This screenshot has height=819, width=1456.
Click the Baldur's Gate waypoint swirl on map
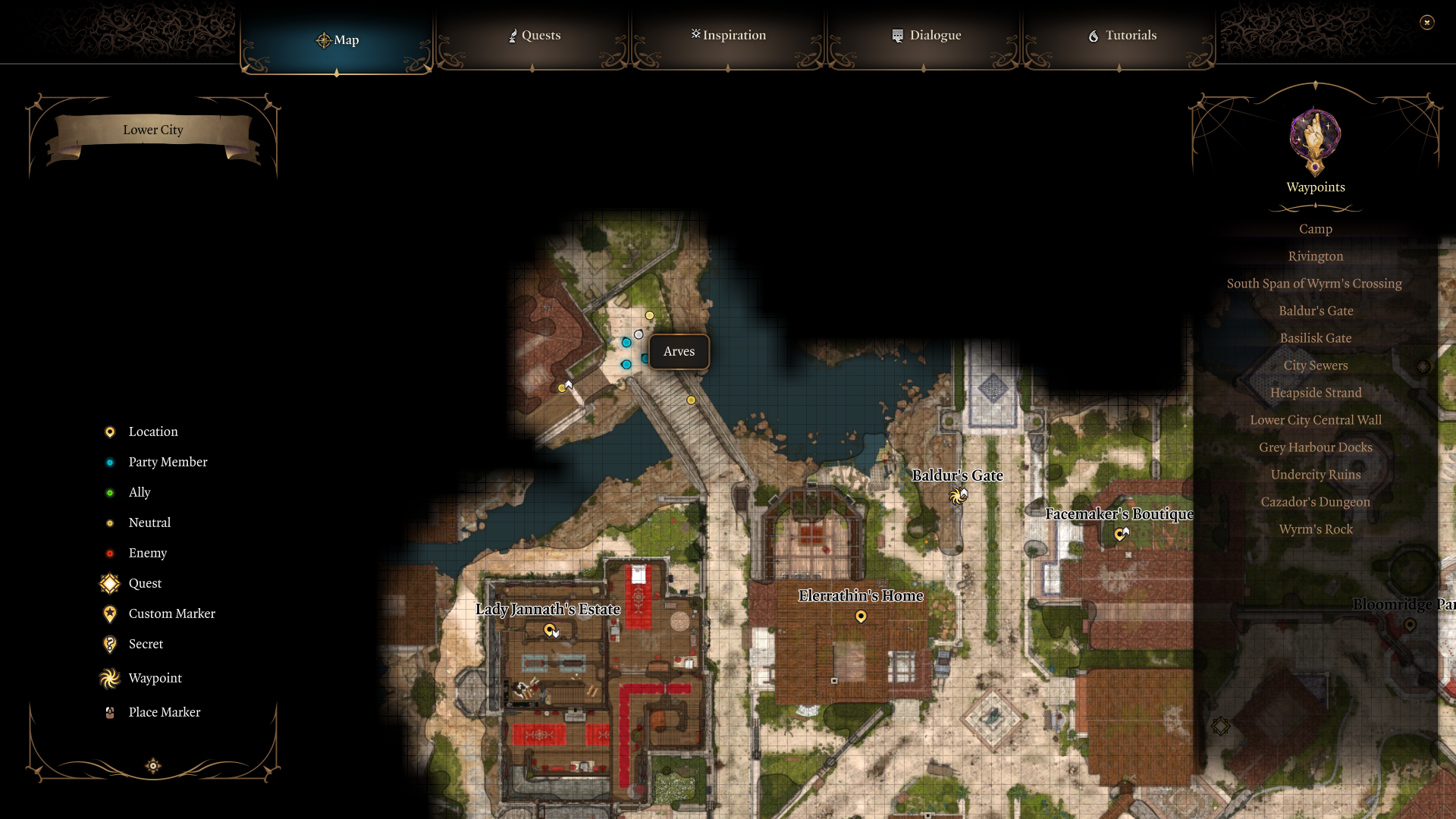[x=957, y=494]
